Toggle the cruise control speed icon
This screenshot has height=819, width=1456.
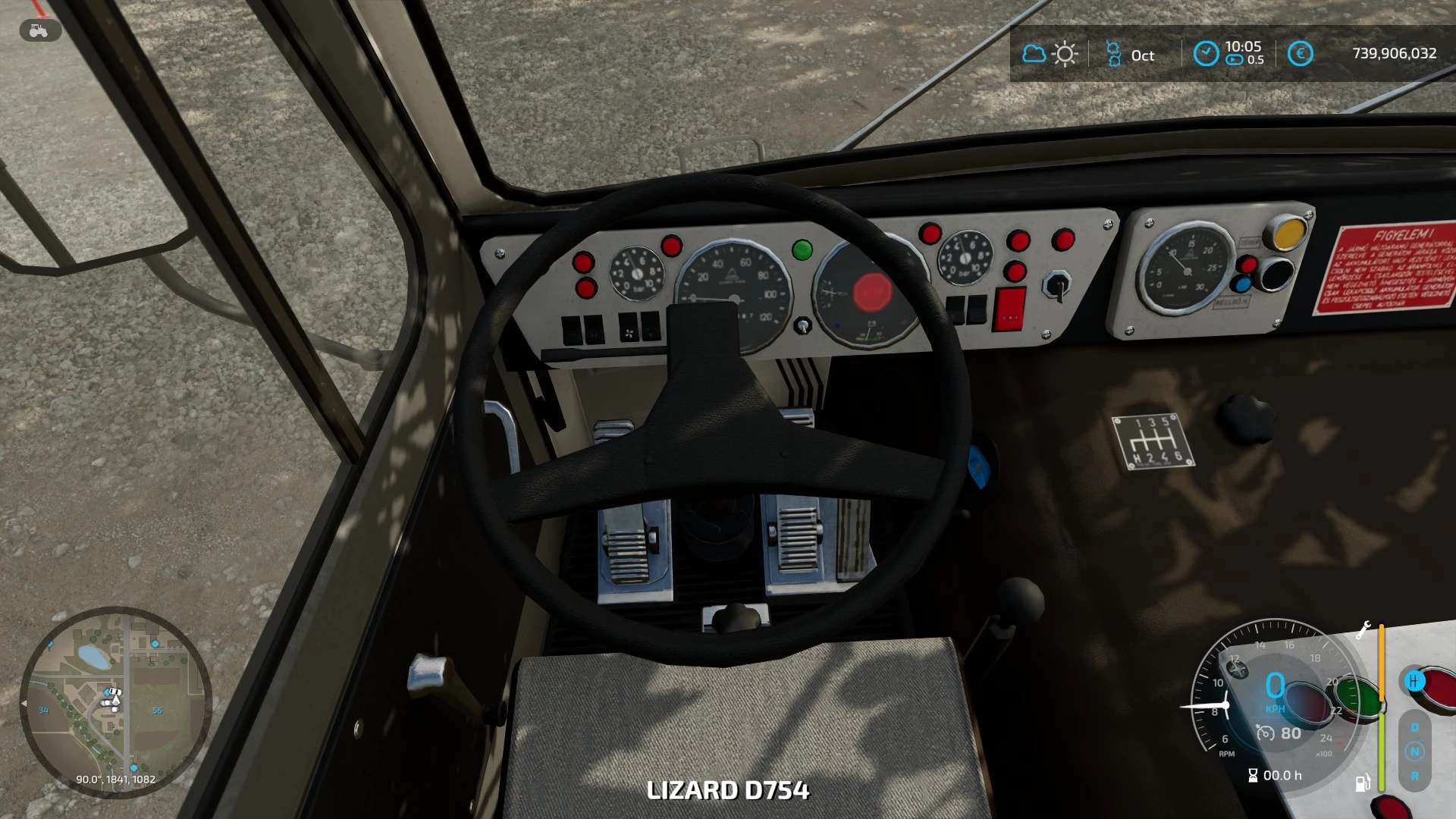point(1265,733)
